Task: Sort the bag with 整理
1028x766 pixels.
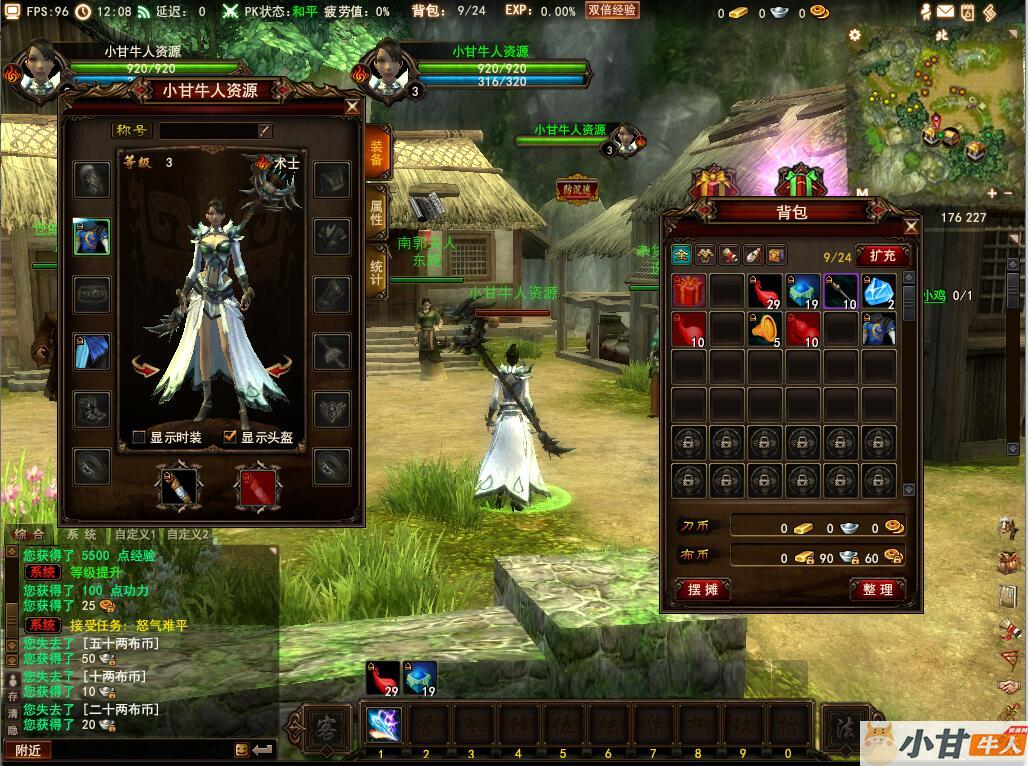Action: click(x=877, y=590)
